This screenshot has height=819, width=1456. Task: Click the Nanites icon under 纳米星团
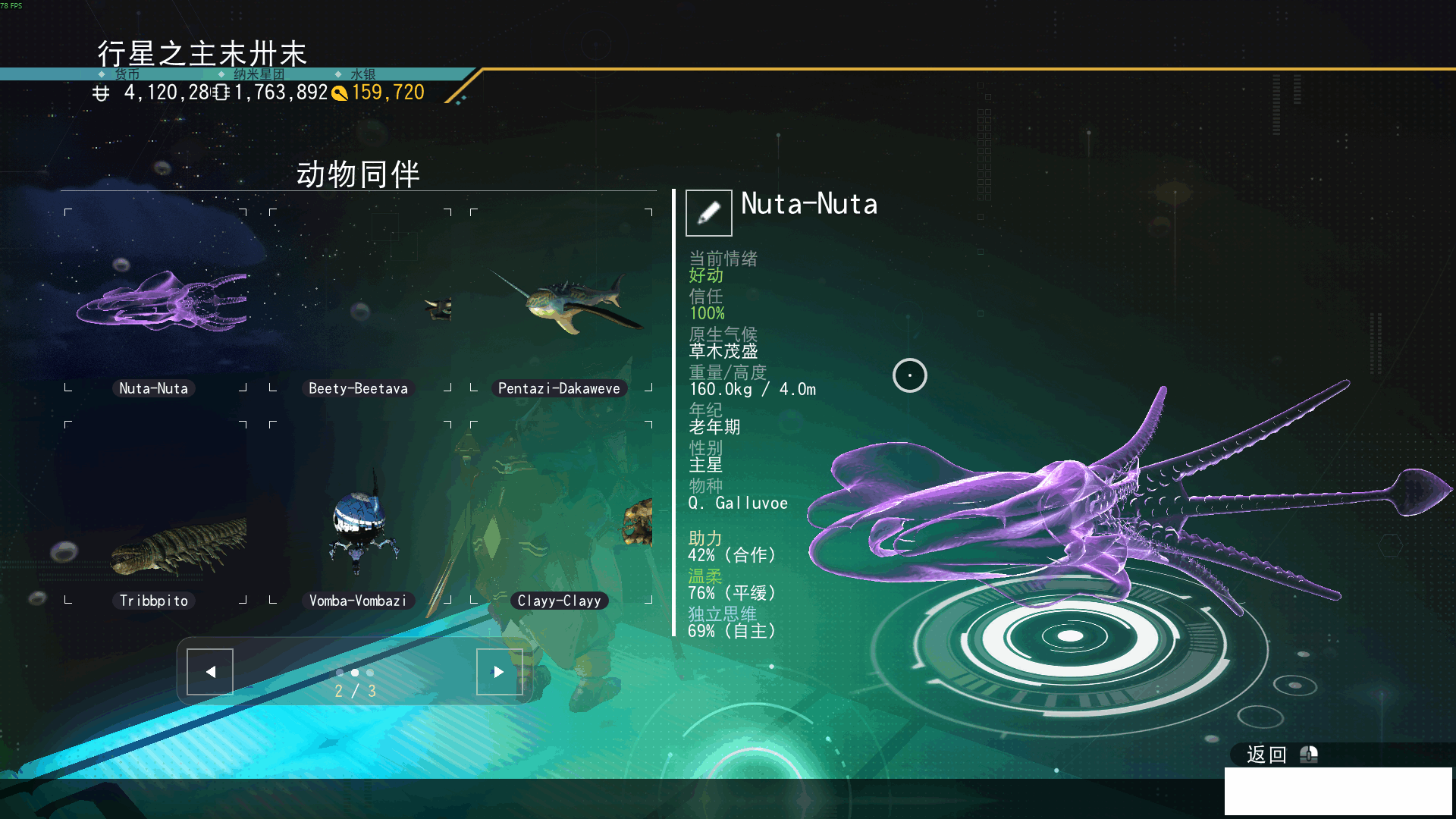coord(220,93)
